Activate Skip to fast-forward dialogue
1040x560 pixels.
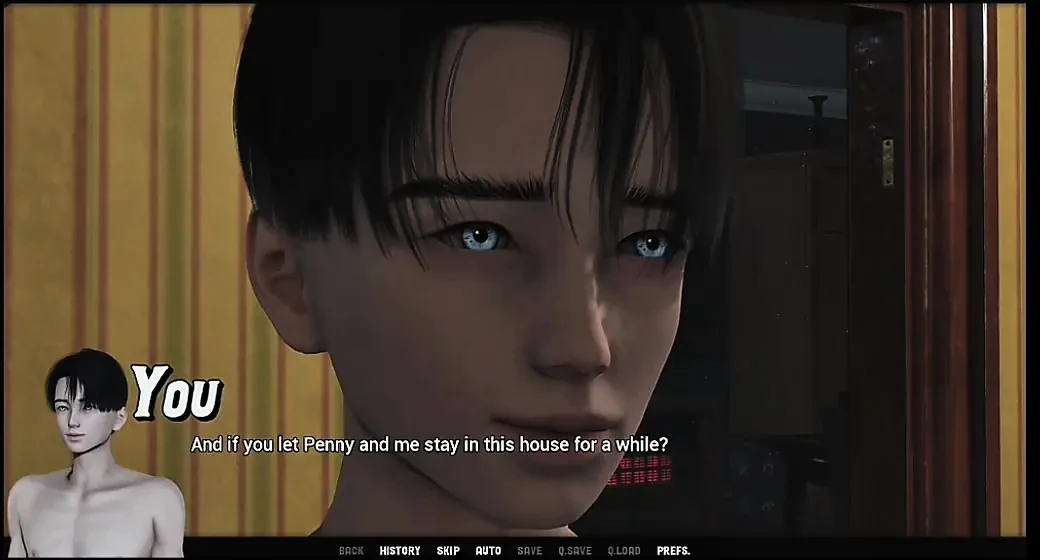tap(448, 550)
